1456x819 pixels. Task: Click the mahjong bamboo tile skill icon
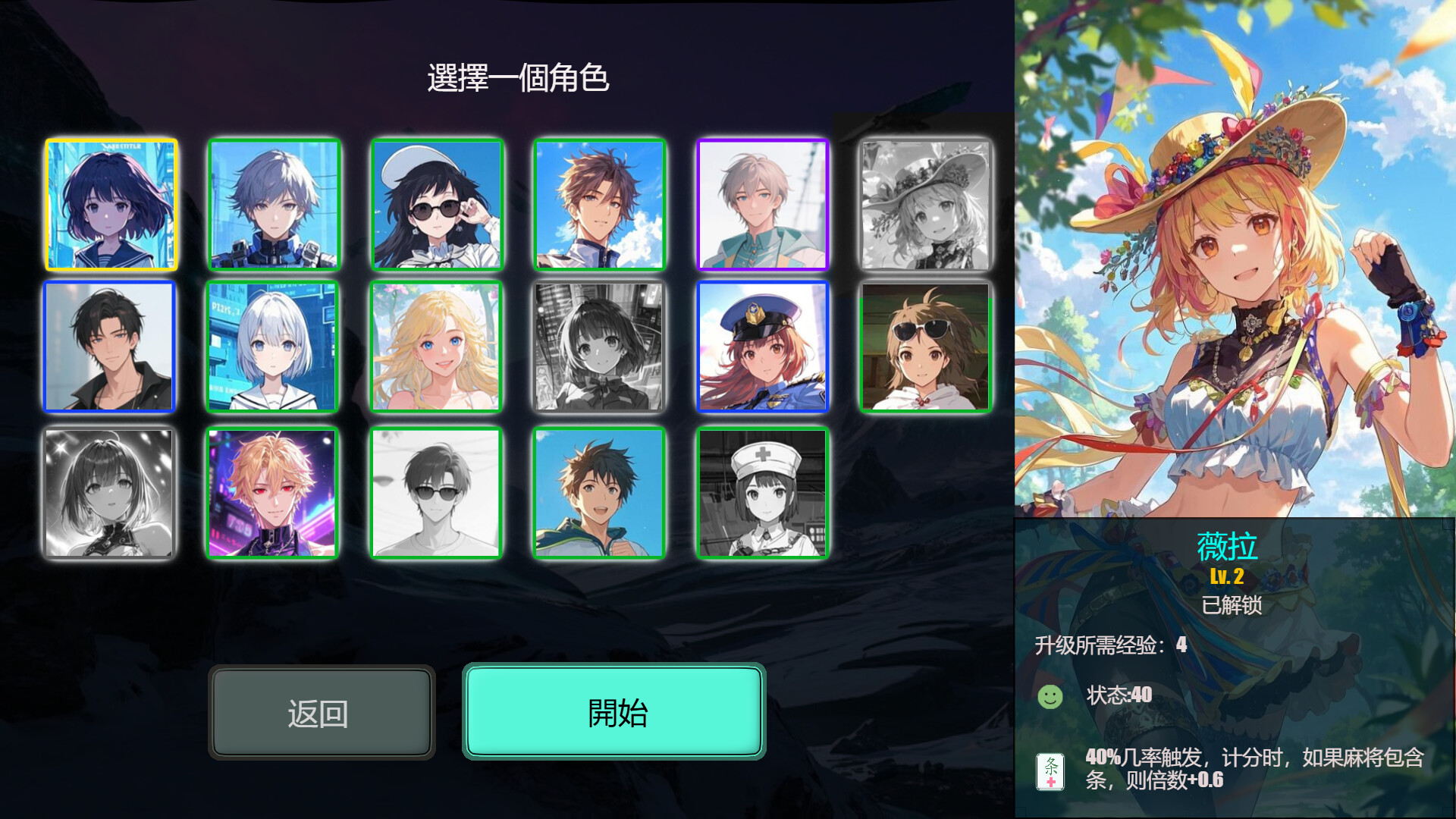(x=1051, y=771)
